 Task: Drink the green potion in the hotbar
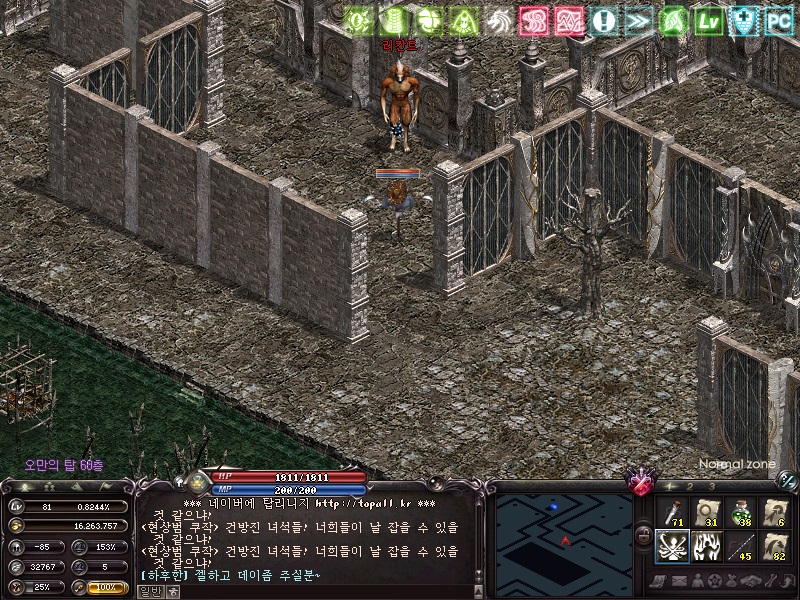[741, 513]
